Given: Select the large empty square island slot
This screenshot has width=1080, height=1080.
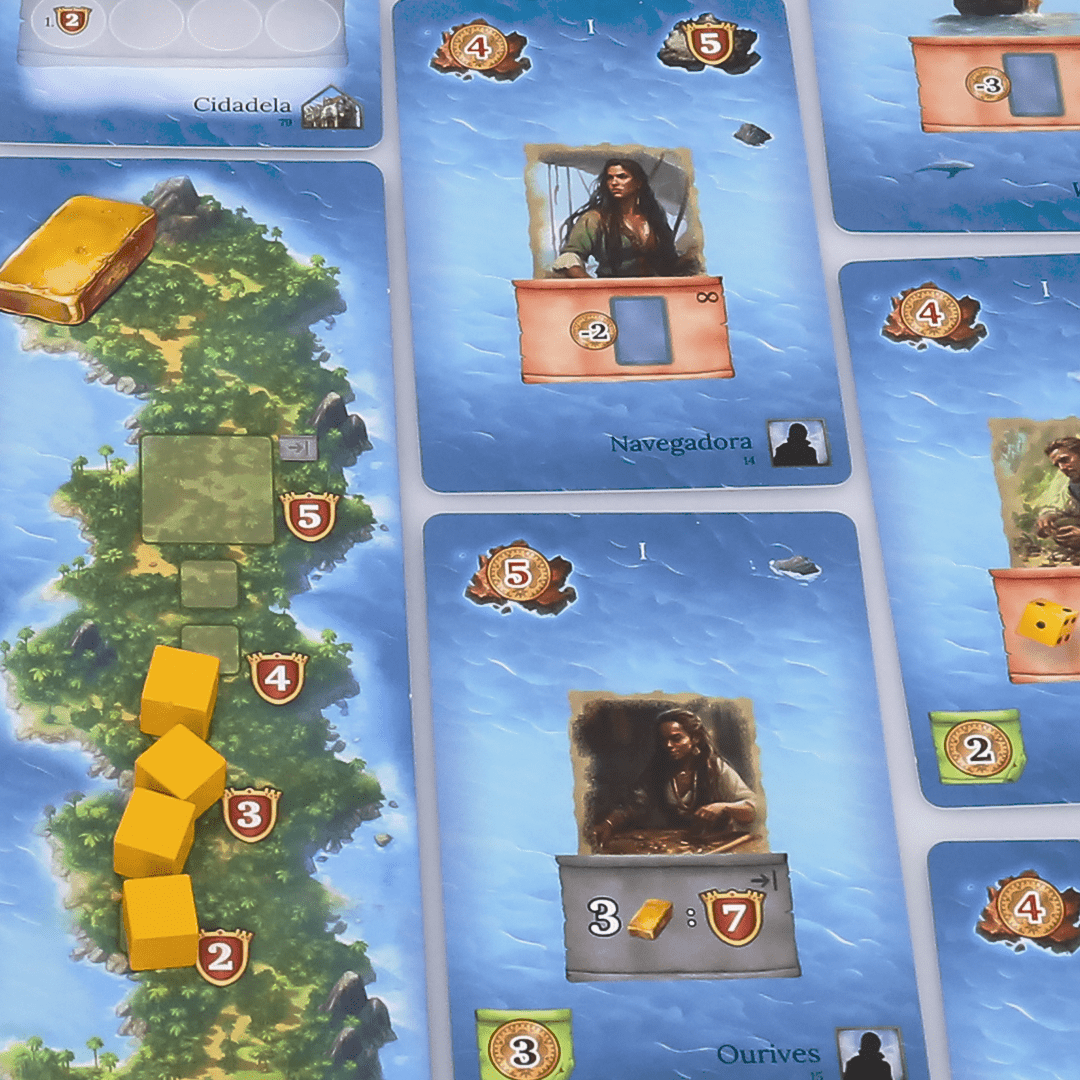Looking at the screenshot, I should click(207, 489).
